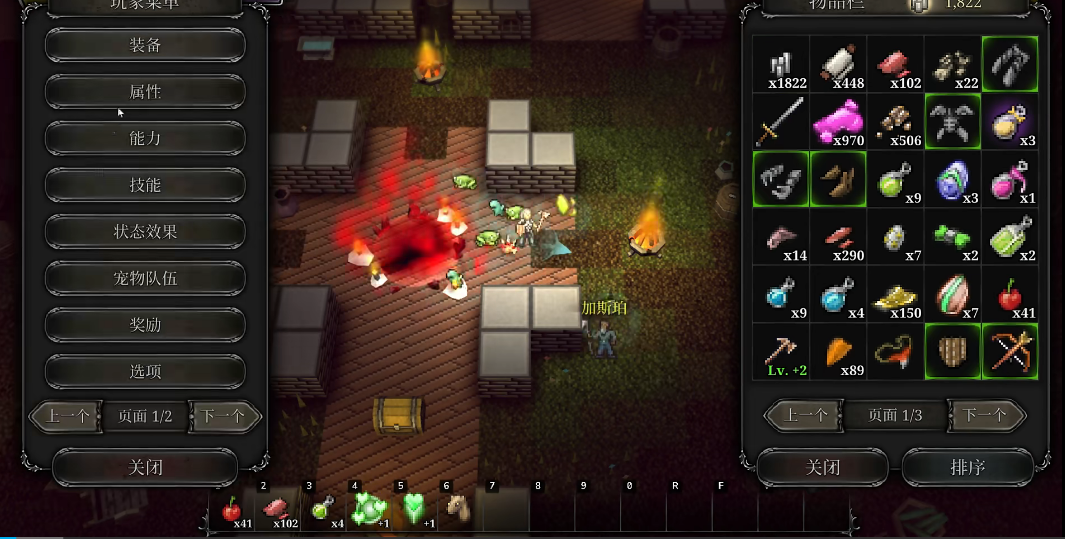Select the sword in the inventory
1065x539 pixels.
pos(781,122)
